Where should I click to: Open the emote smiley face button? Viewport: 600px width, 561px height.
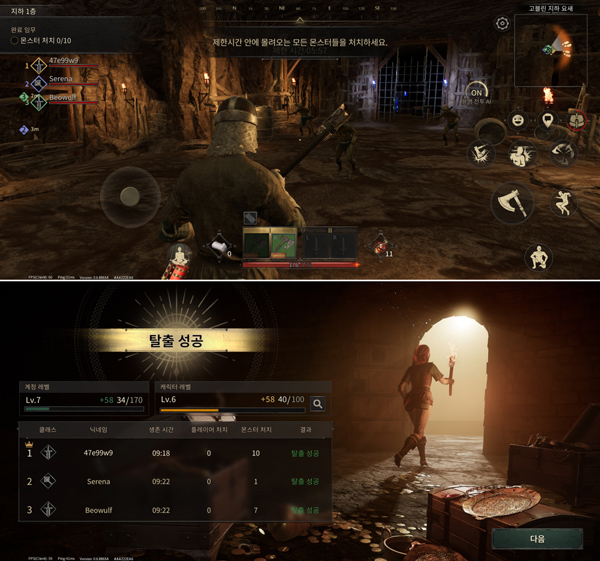coord(518,121)
